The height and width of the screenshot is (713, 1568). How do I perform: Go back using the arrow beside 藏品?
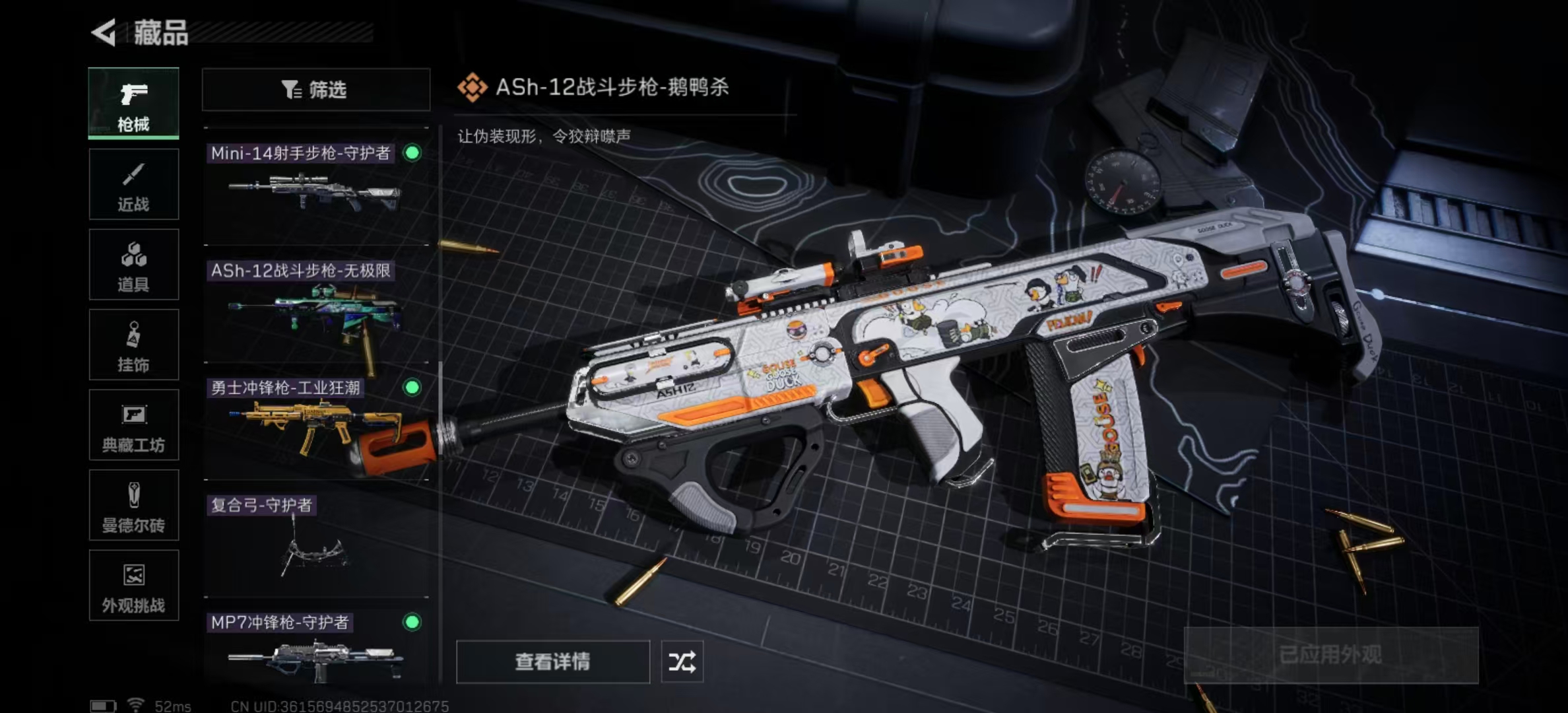click(104, 32)
